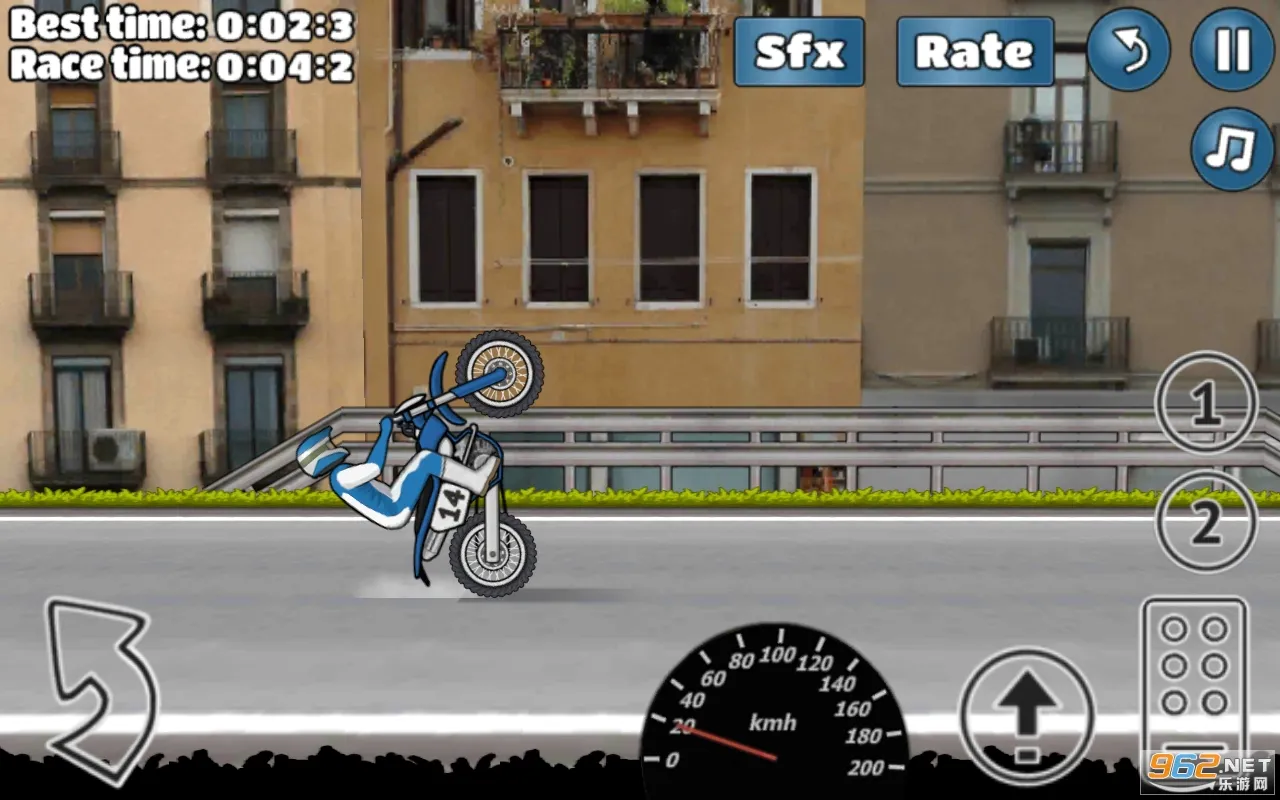Image resolution: width=1280 pixels, height=800 pixels.
Task: Pause the game
Action: click(x=1232, y=50)
